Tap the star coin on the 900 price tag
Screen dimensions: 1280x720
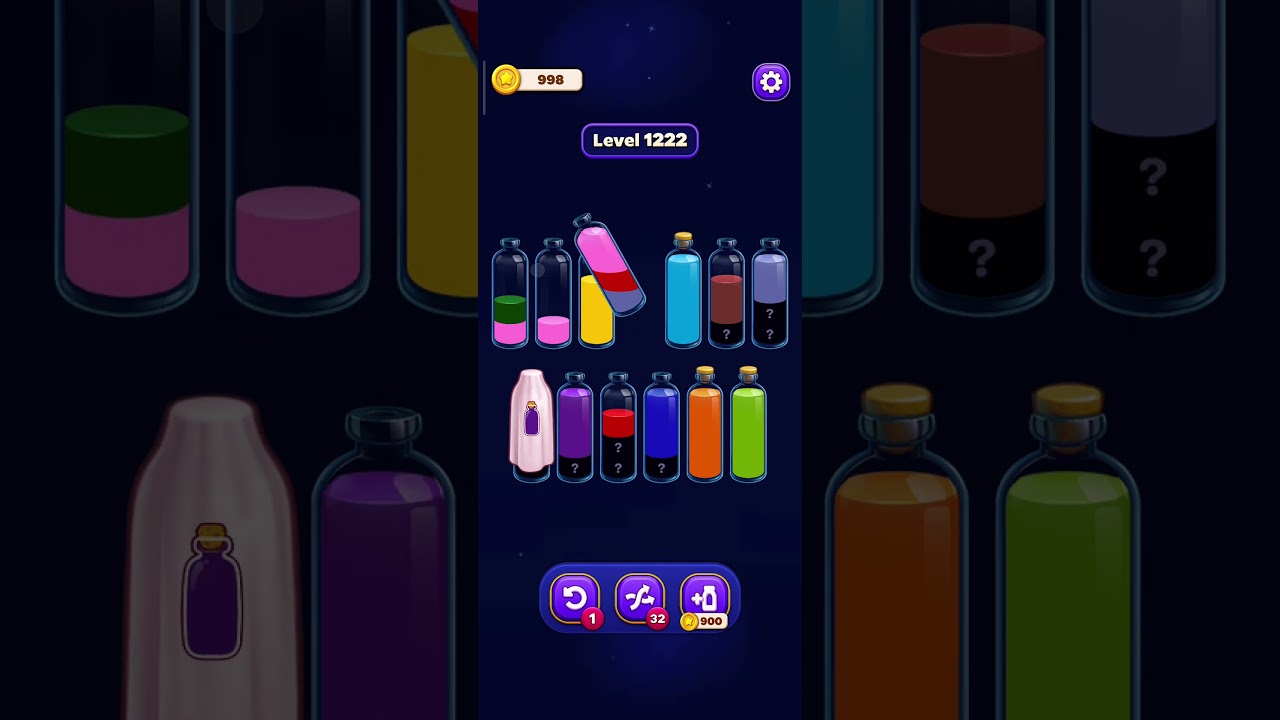pos(690,620)
